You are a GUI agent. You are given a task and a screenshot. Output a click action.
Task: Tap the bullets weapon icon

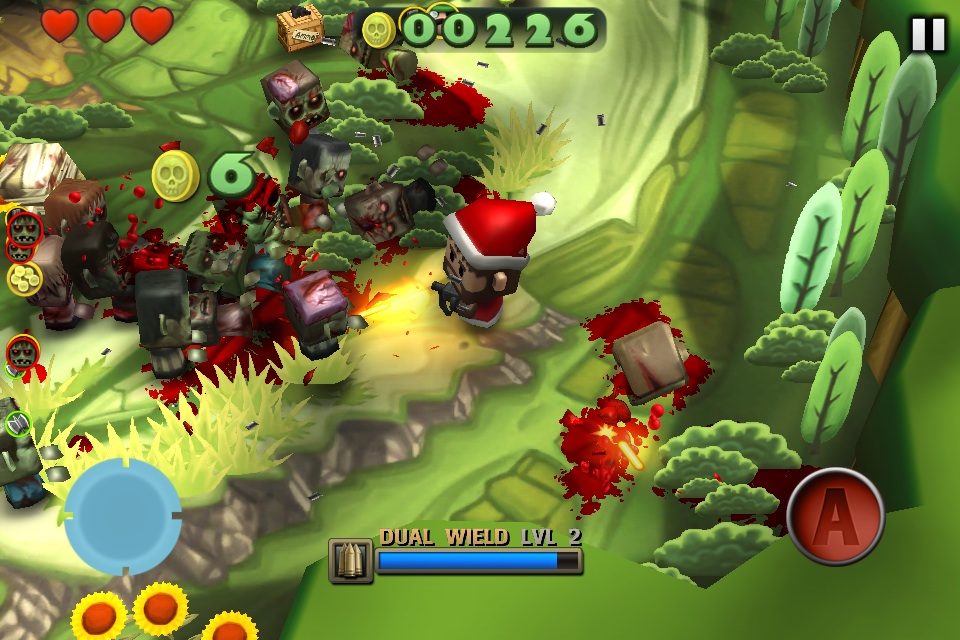[x=350, y=560]
